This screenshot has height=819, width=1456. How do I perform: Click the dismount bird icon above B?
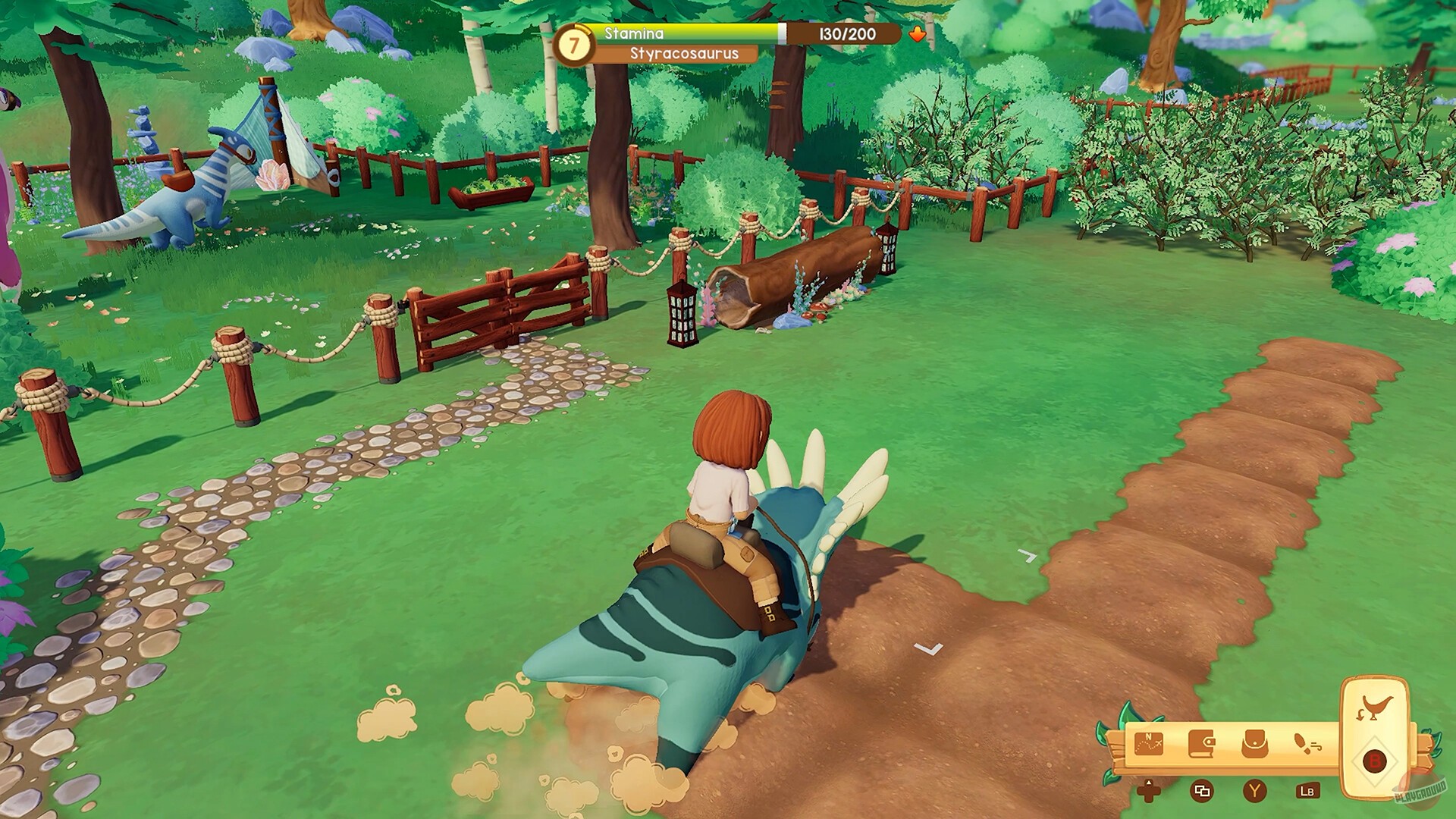click(1374, 707)
